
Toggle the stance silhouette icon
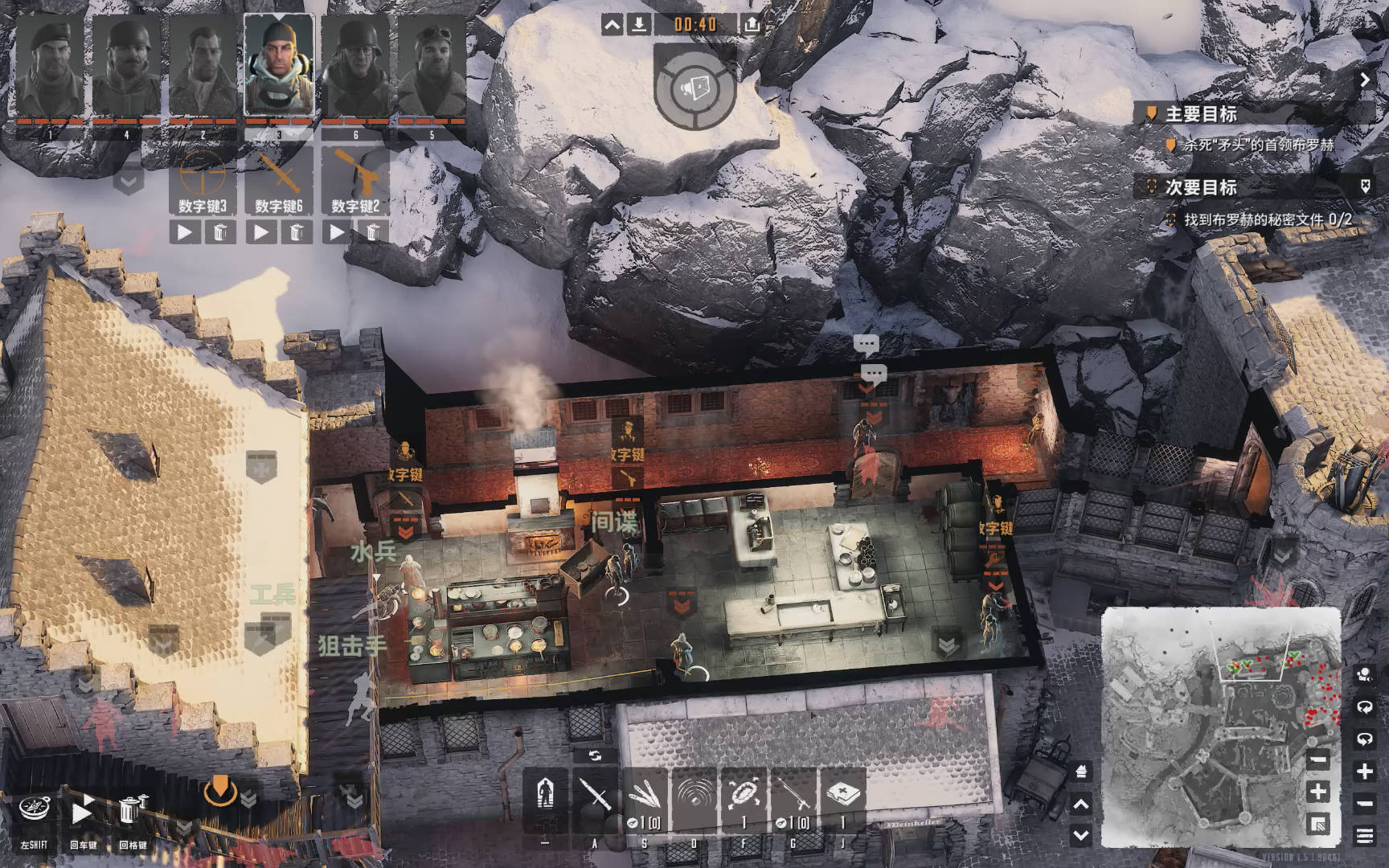coord(546,795)
